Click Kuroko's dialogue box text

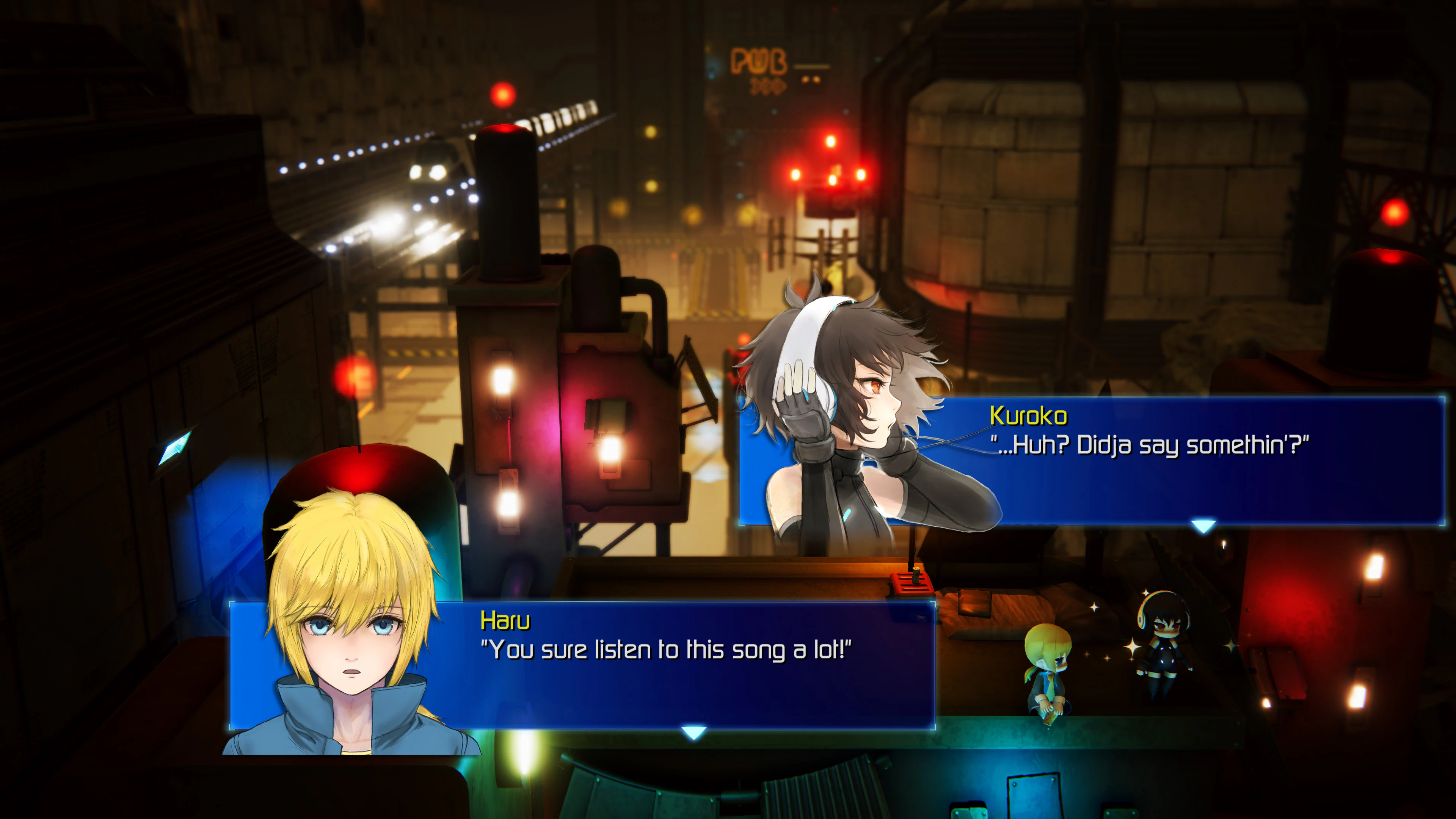point(1149,446)
